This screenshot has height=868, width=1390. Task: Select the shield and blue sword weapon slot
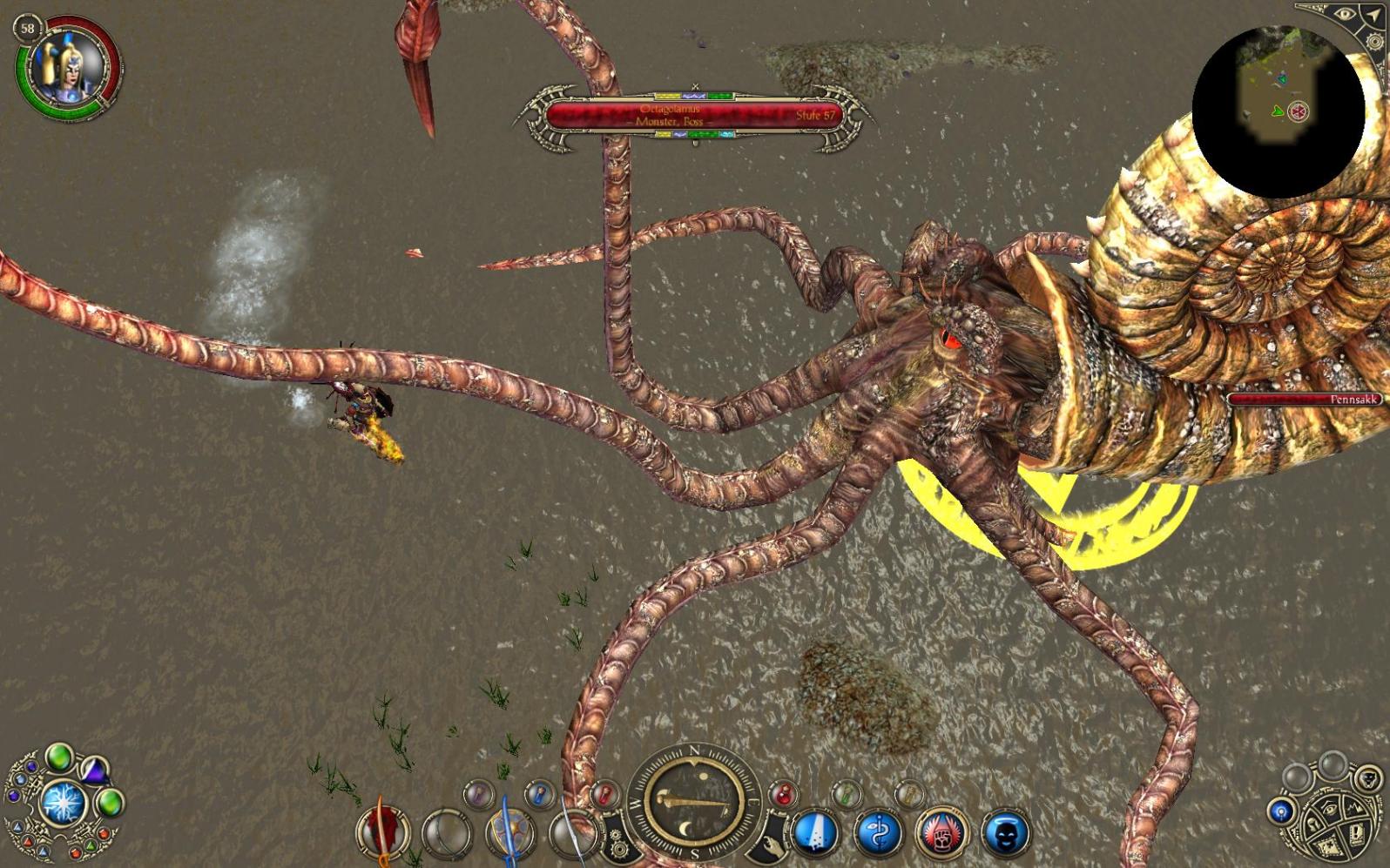[509, 831]
